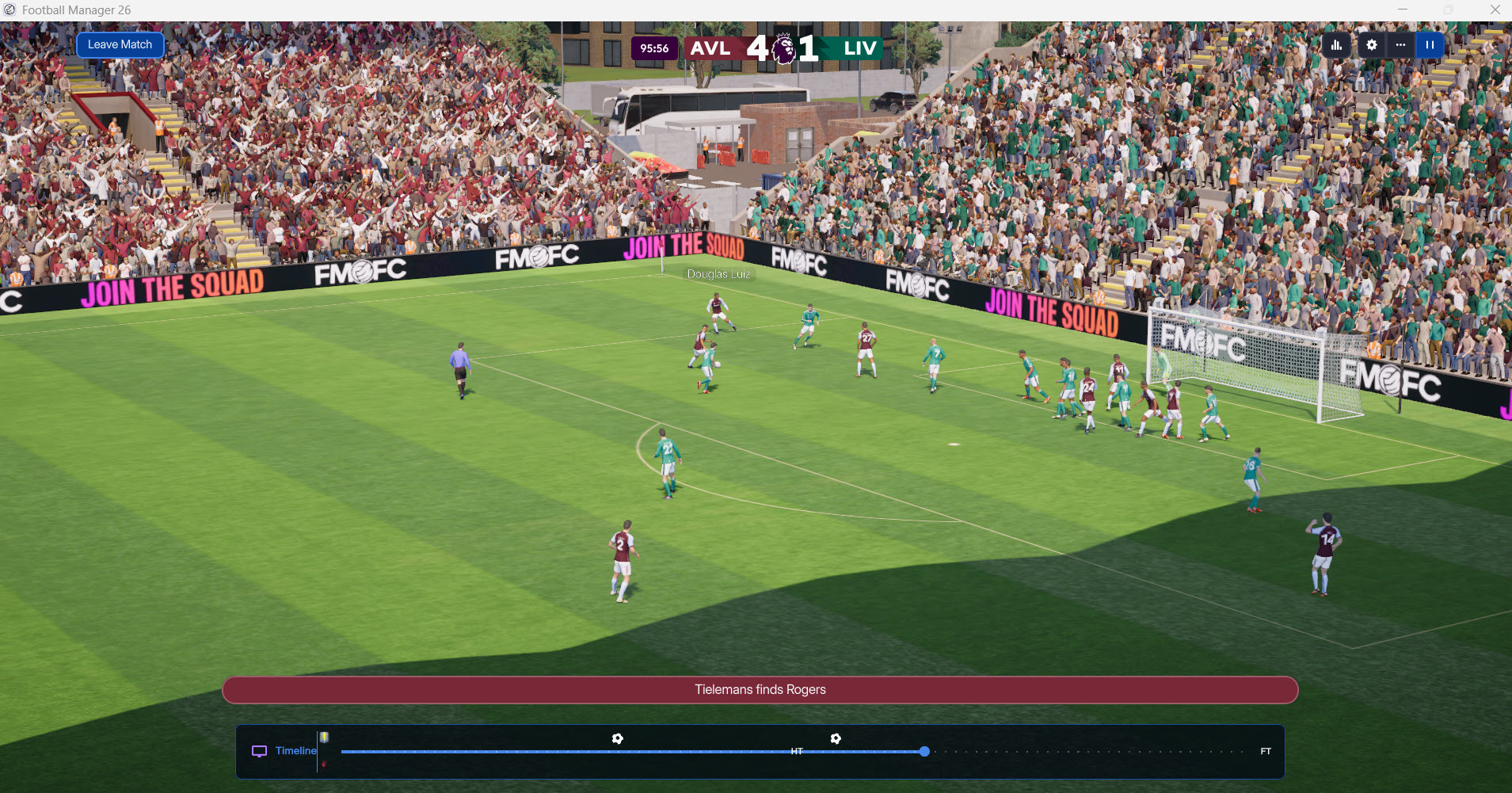Select the yellow card timeline marker
The height and width of the screenshot is (793, 1512).
(324, 738)
